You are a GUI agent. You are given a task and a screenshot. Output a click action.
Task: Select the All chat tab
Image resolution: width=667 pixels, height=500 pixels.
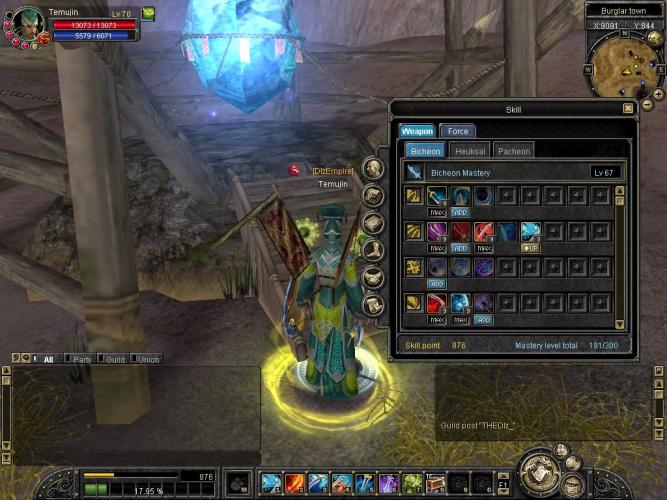pos(48,359)
